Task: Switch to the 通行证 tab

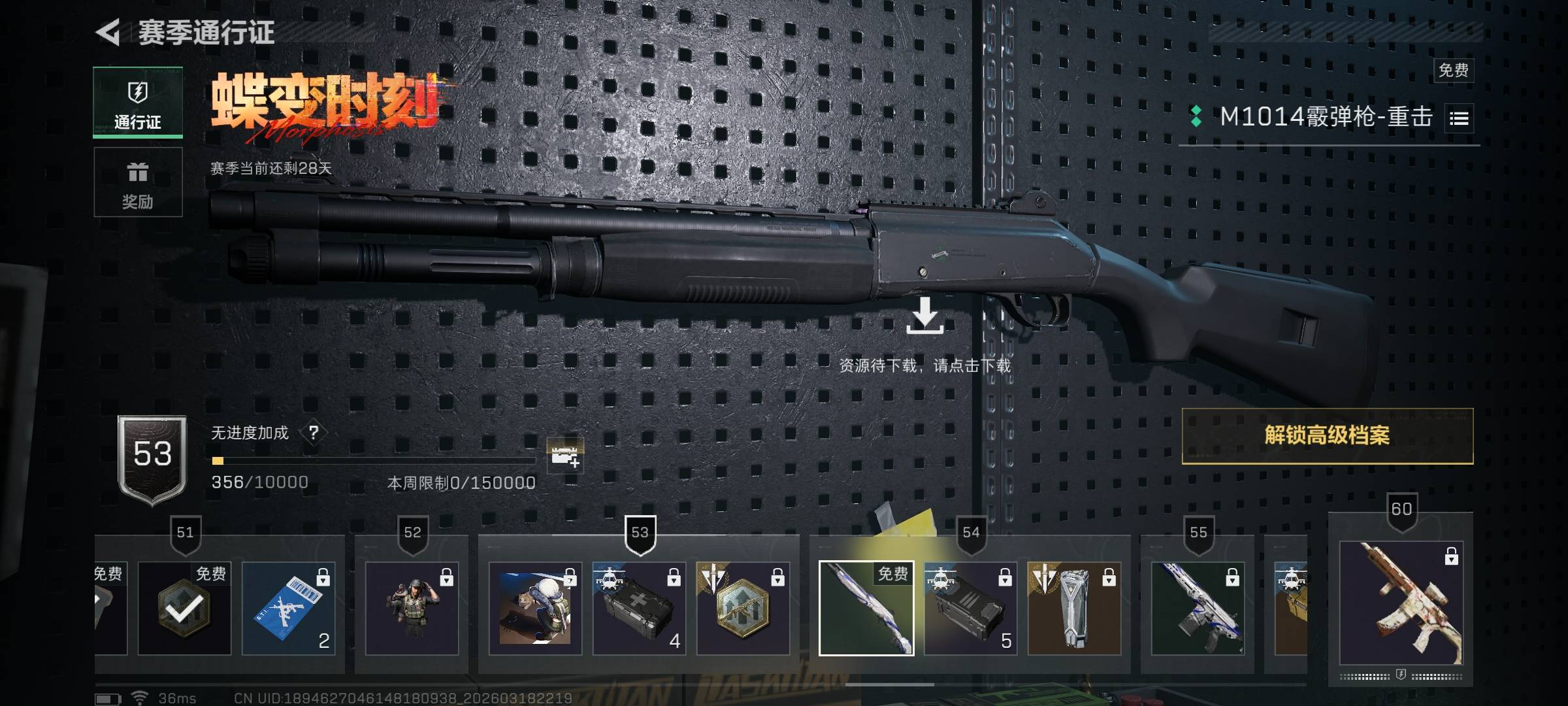Action: (138, 103)
